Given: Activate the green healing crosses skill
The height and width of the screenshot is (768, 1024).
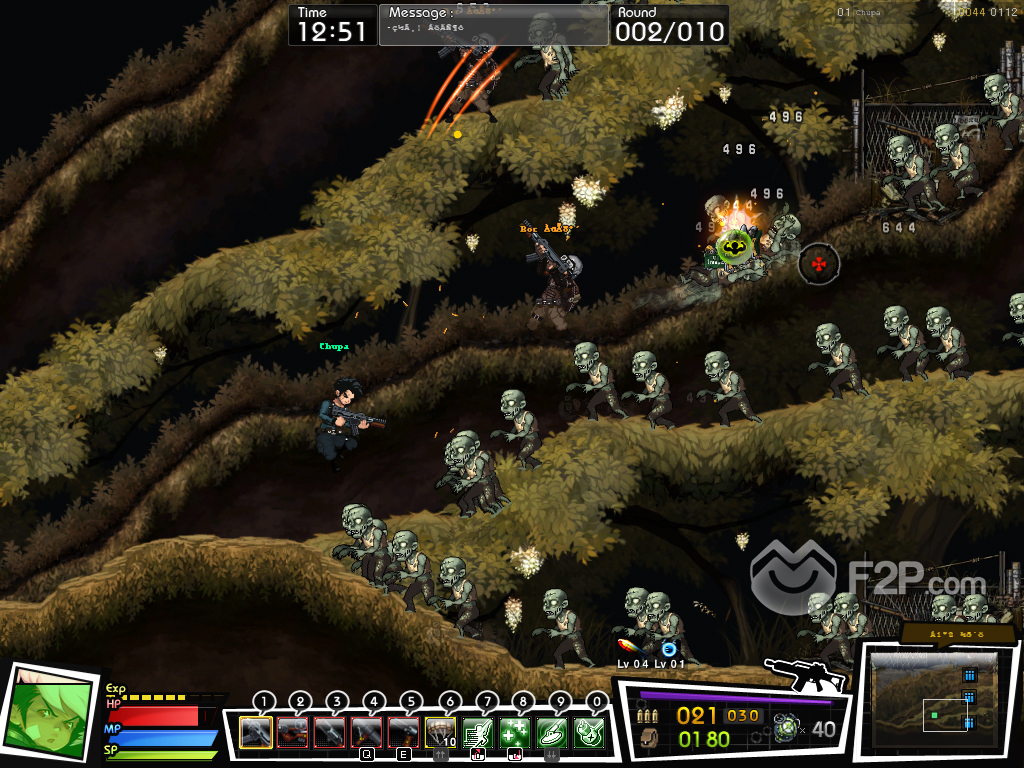Looking at the screenshot, I should point(514,733).
